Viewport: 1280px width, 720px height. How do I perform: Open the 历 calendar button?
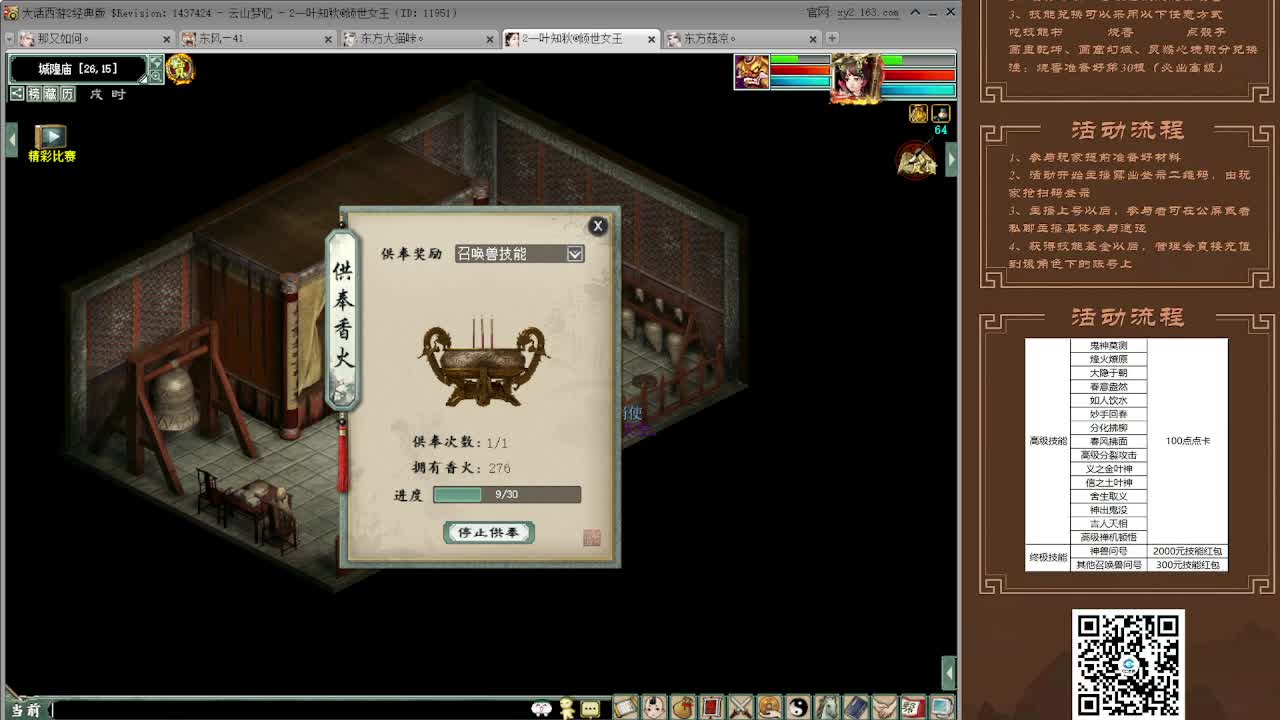coord(66,94)
